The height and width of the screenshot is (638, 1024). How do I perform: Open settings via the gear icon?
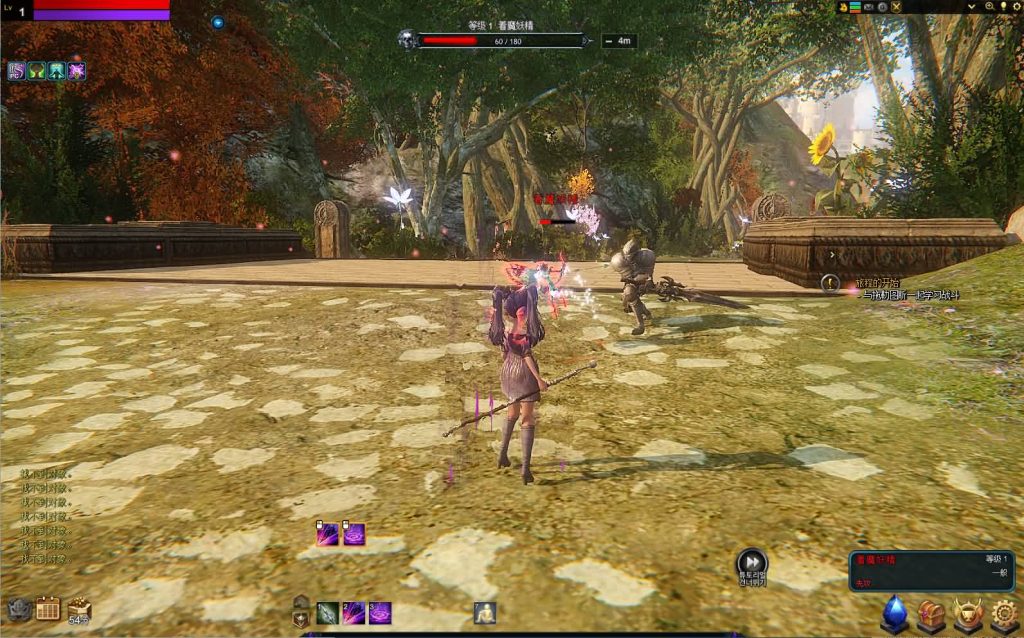1004,614
